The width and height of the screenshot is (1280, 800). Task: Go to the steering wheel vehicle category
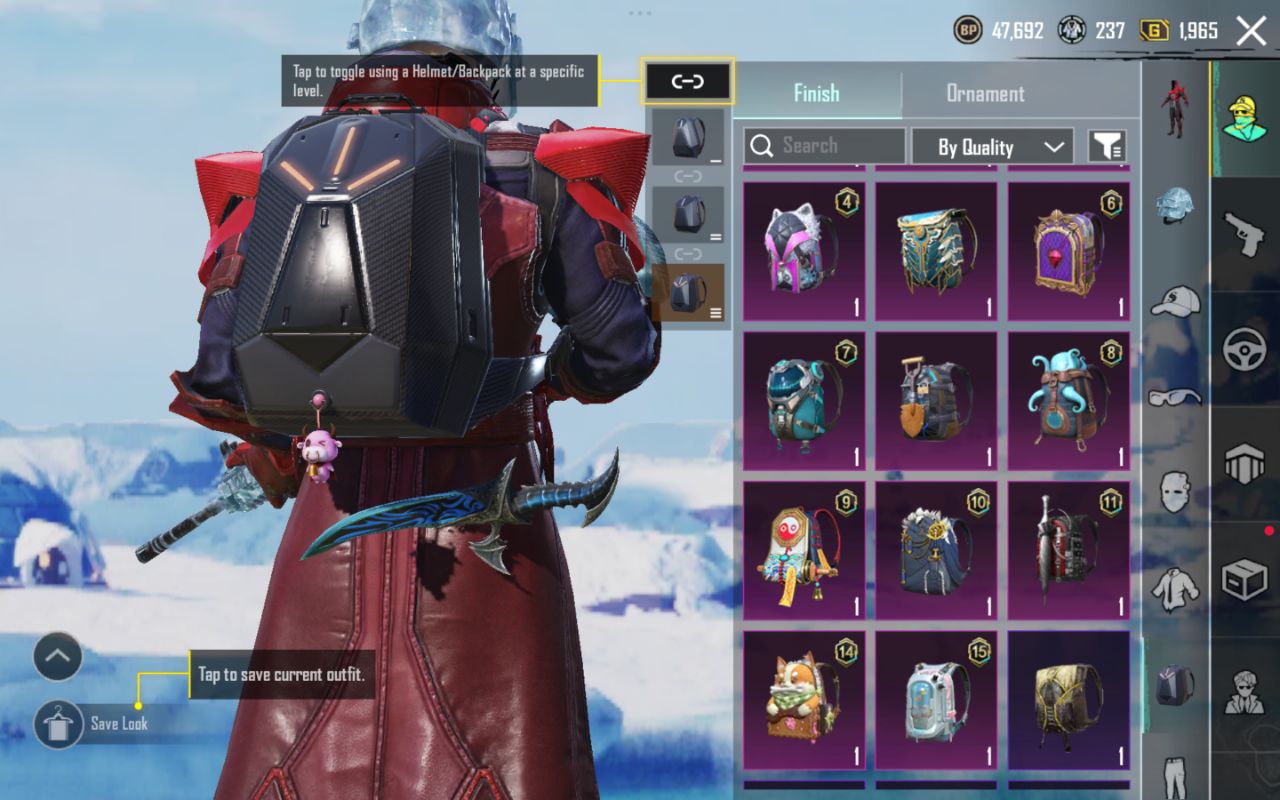[x=1245, y=349]
